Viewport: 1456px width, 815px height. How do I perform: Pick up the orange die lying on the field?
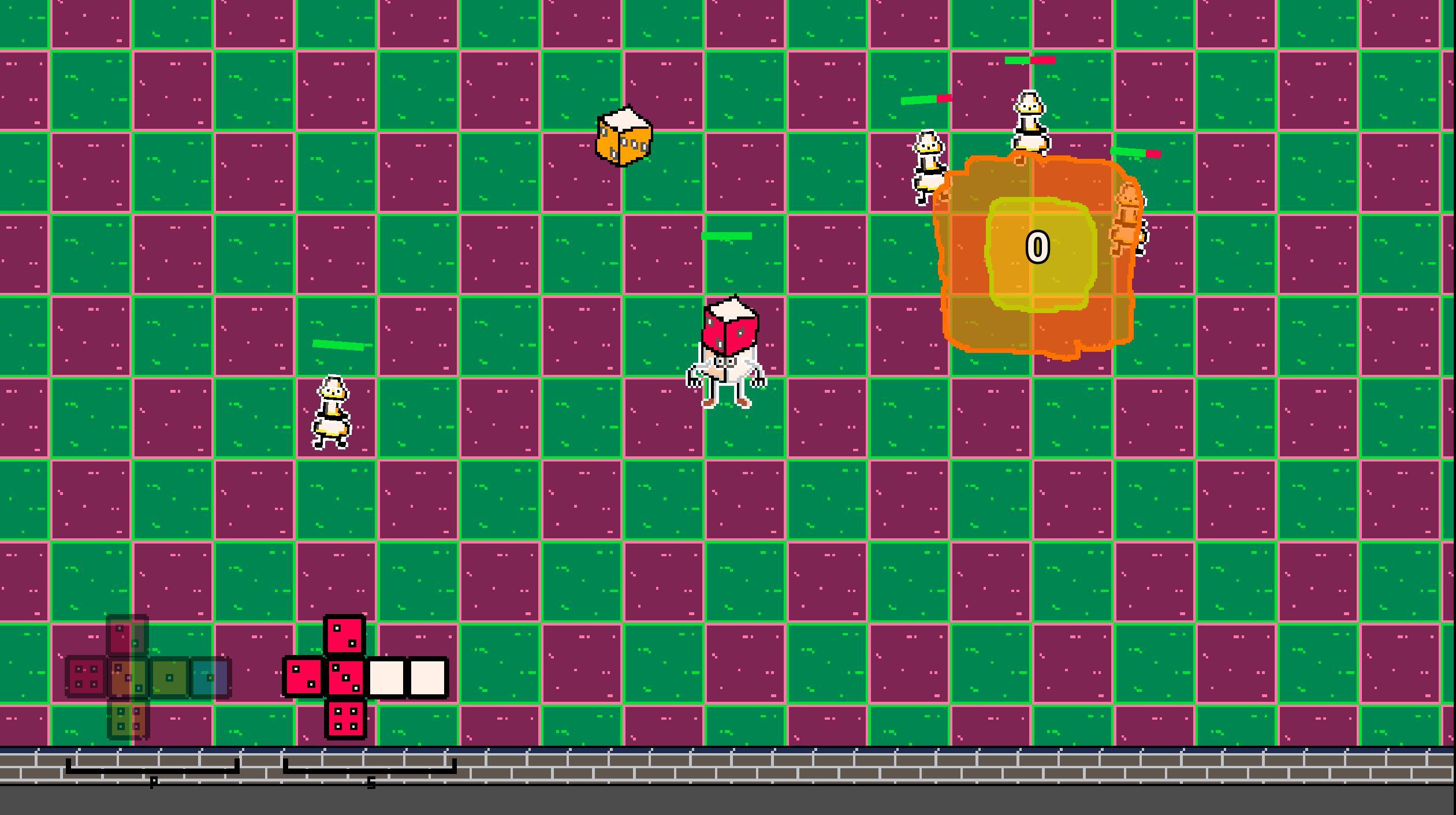click(624, 136)
